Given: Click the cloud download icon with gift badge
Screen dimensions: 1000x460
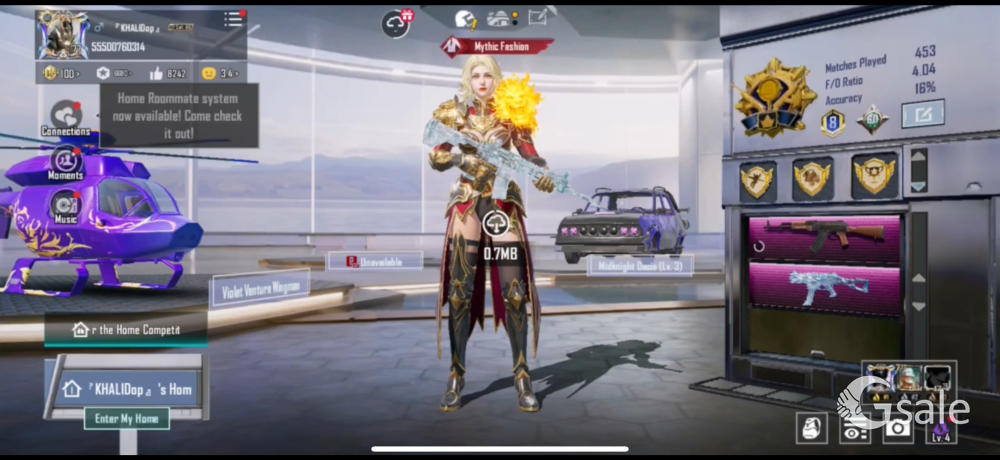Looking at the screenshot, I should [397, 22].
